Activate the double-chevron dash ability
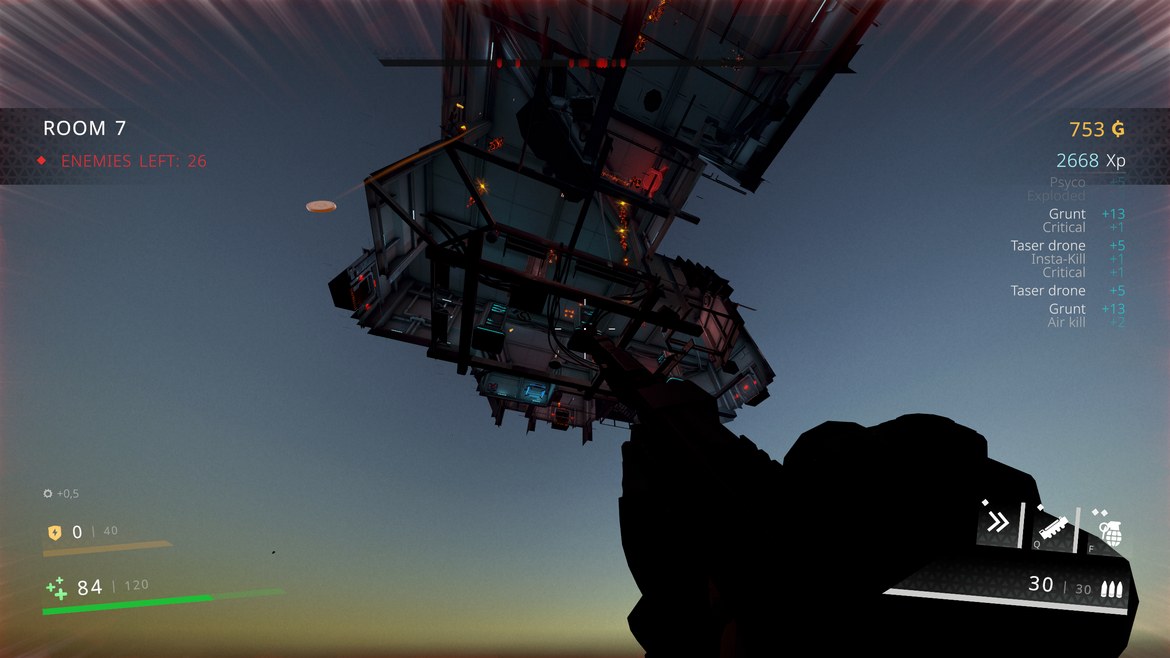 pyautogui.click(x=997, y=522)
